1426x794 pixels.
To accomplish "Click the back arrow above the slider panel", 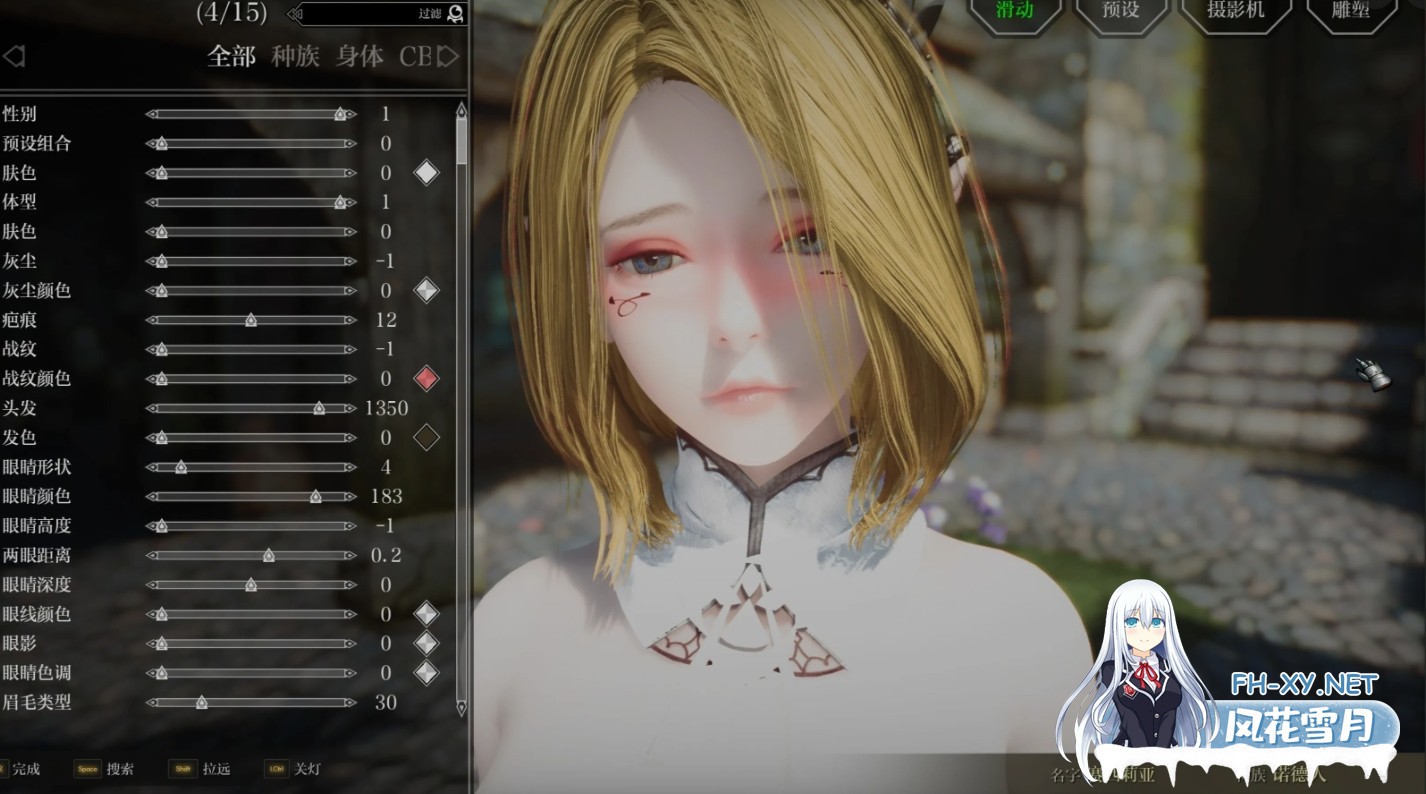I will [14, 56].
